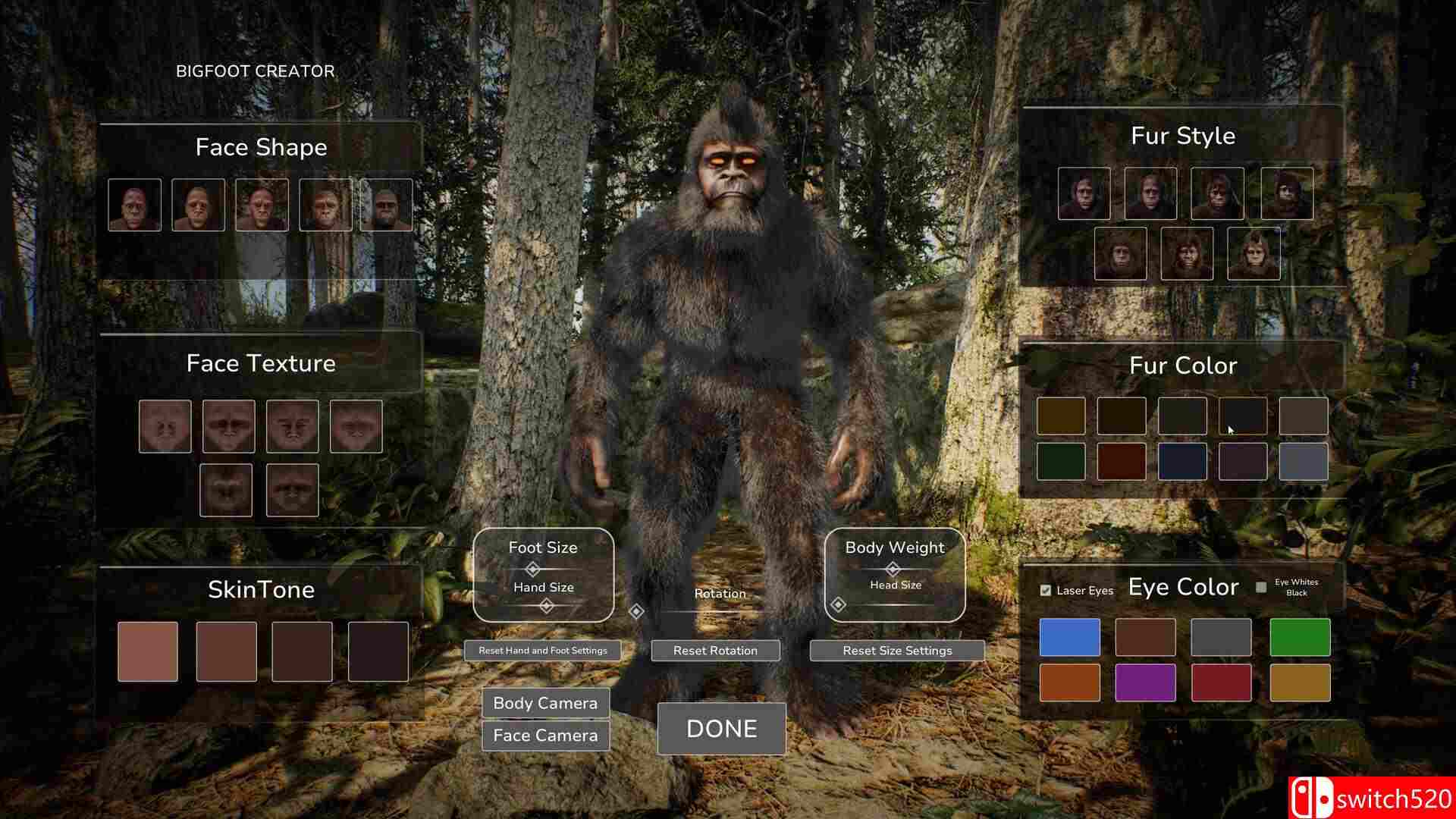Select the last Face Texture in the top row

click(x=356, y=426)
